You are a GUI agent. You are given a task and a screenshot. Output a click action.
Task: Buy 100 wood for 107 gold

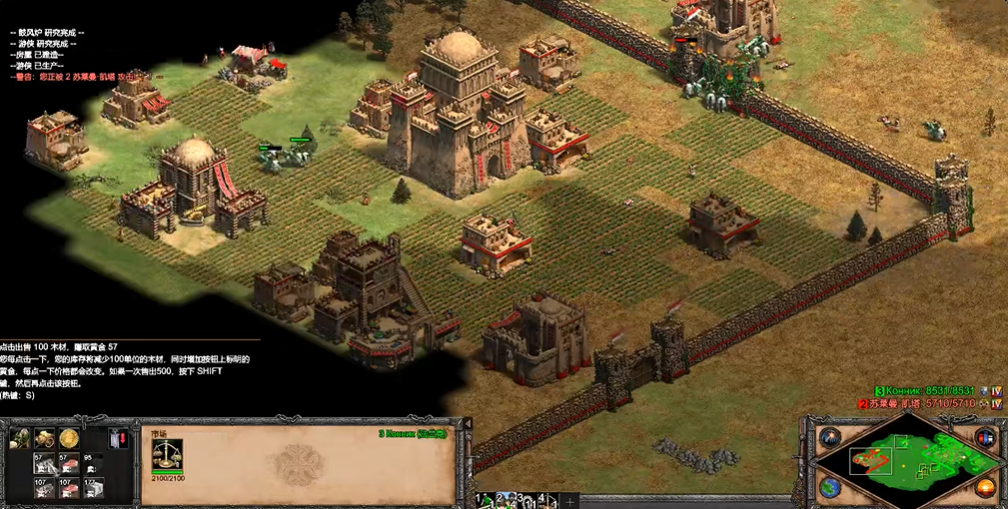(x=43, y=487)
